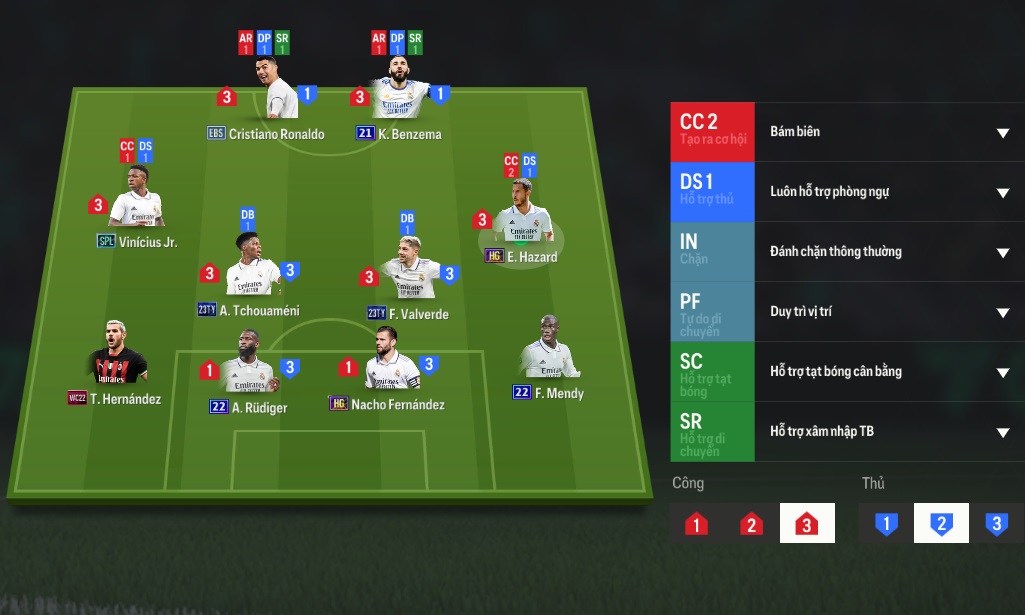
Task: Select A. Rüdiger in defense
Action: [x=246, y=365]
